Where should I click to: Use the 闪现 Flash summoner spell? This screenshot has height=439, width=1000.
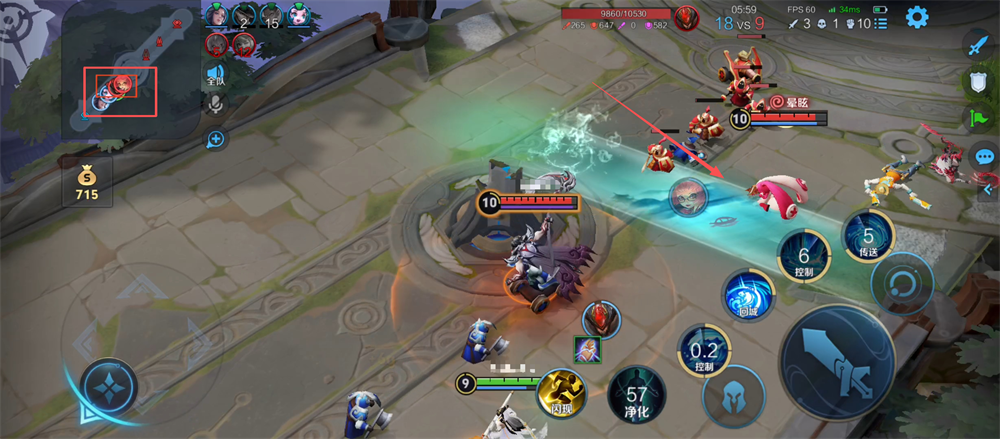560,391
